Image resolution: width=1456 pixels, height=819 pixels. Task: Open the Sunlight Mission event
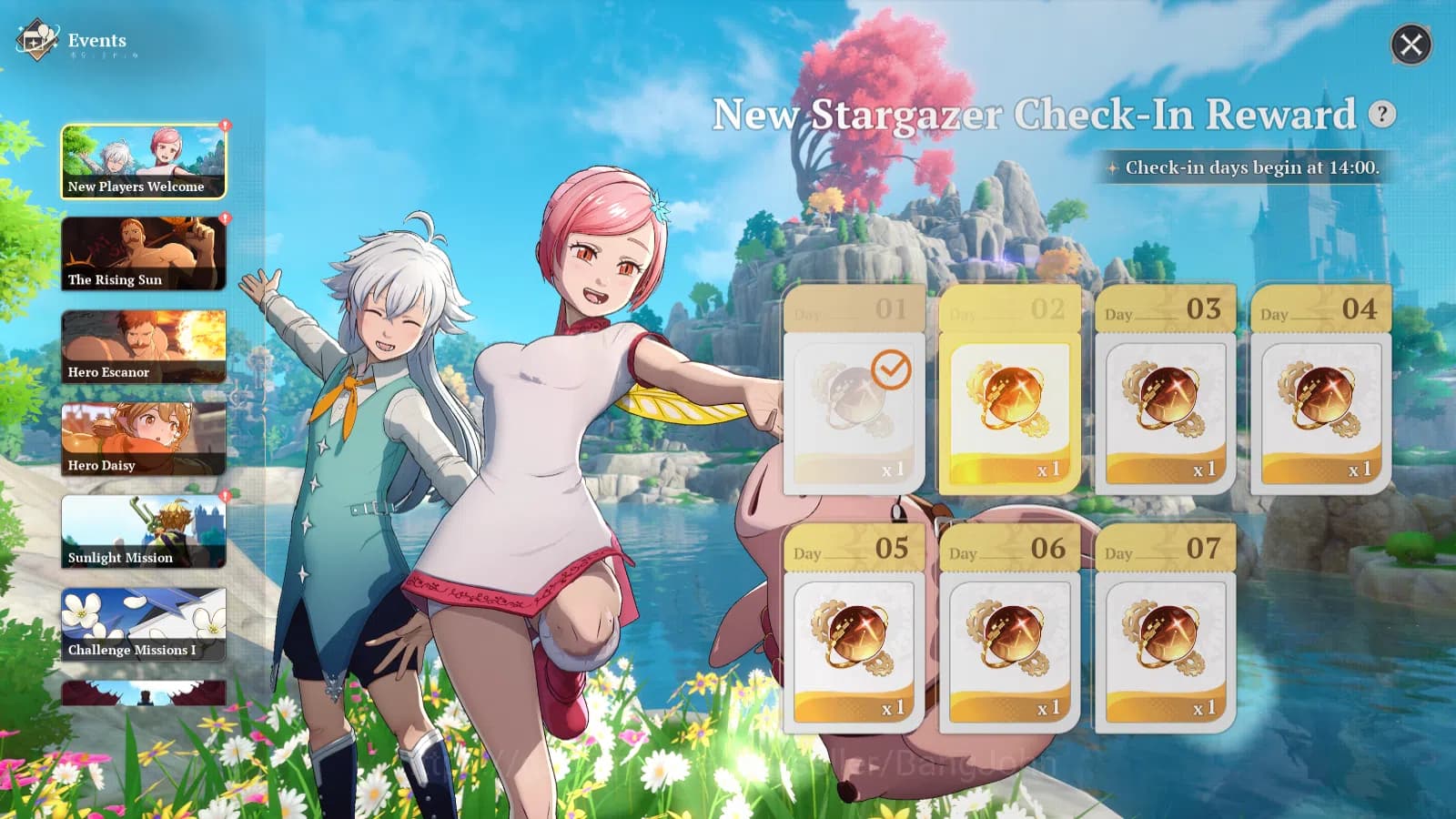coord(143,531)
